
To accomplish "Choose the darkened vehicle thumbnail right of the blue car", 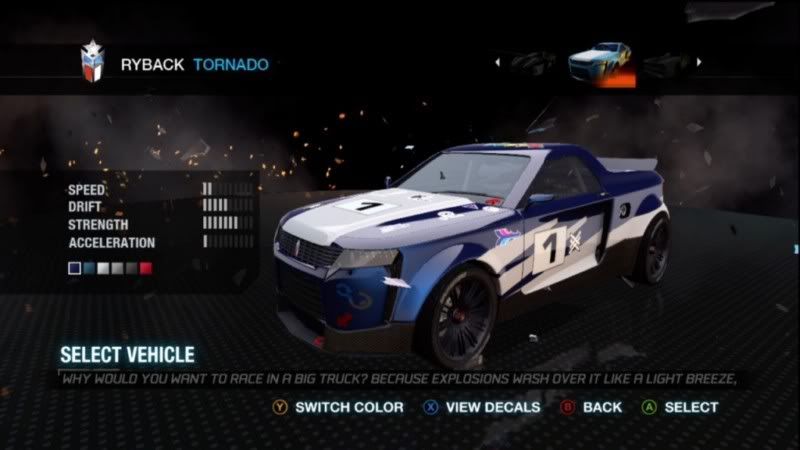I will (664, 63).
